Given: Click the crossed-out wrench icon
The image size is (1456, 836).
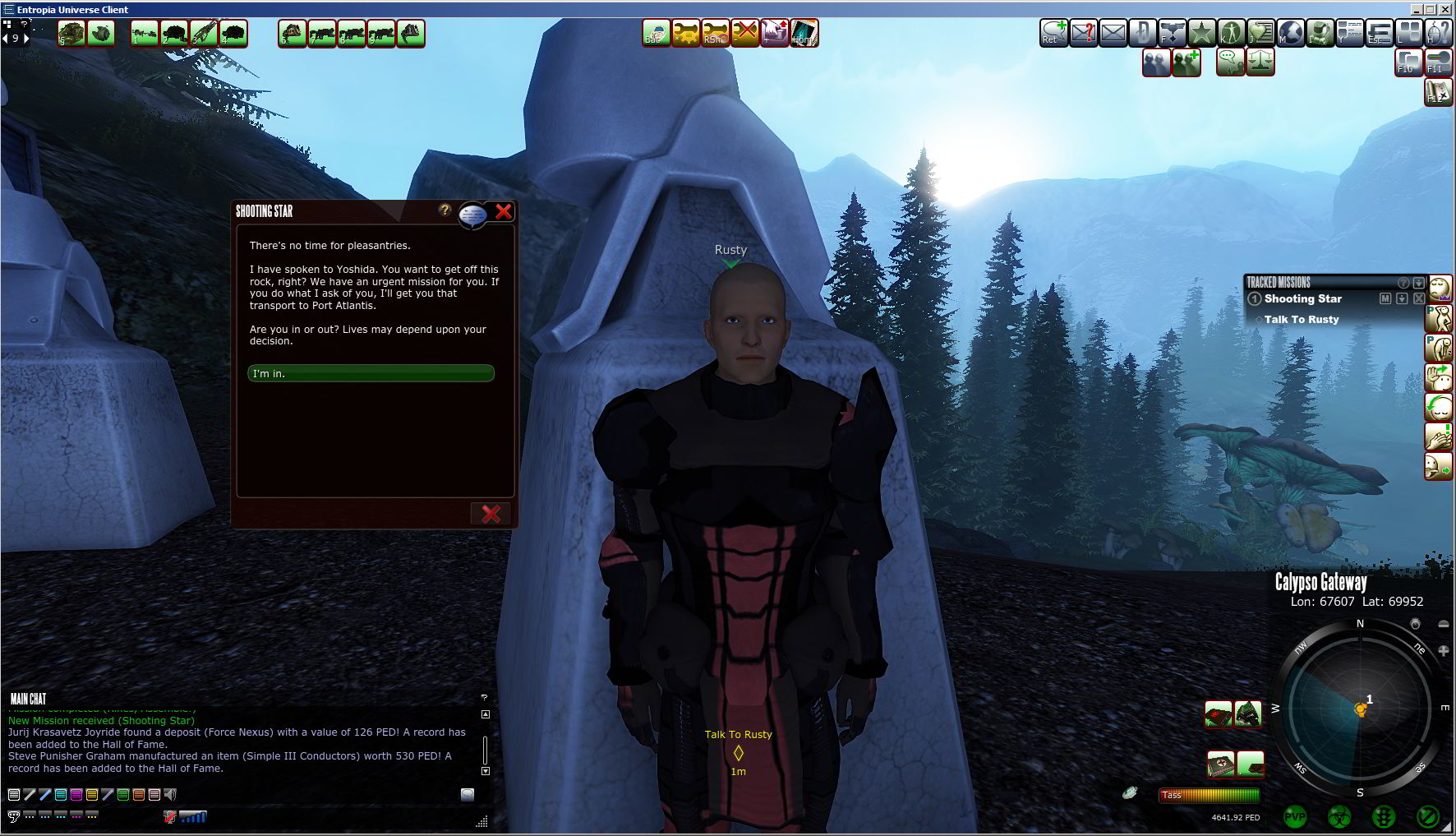Looking at the screenshot, I should [x=744, y=33].
